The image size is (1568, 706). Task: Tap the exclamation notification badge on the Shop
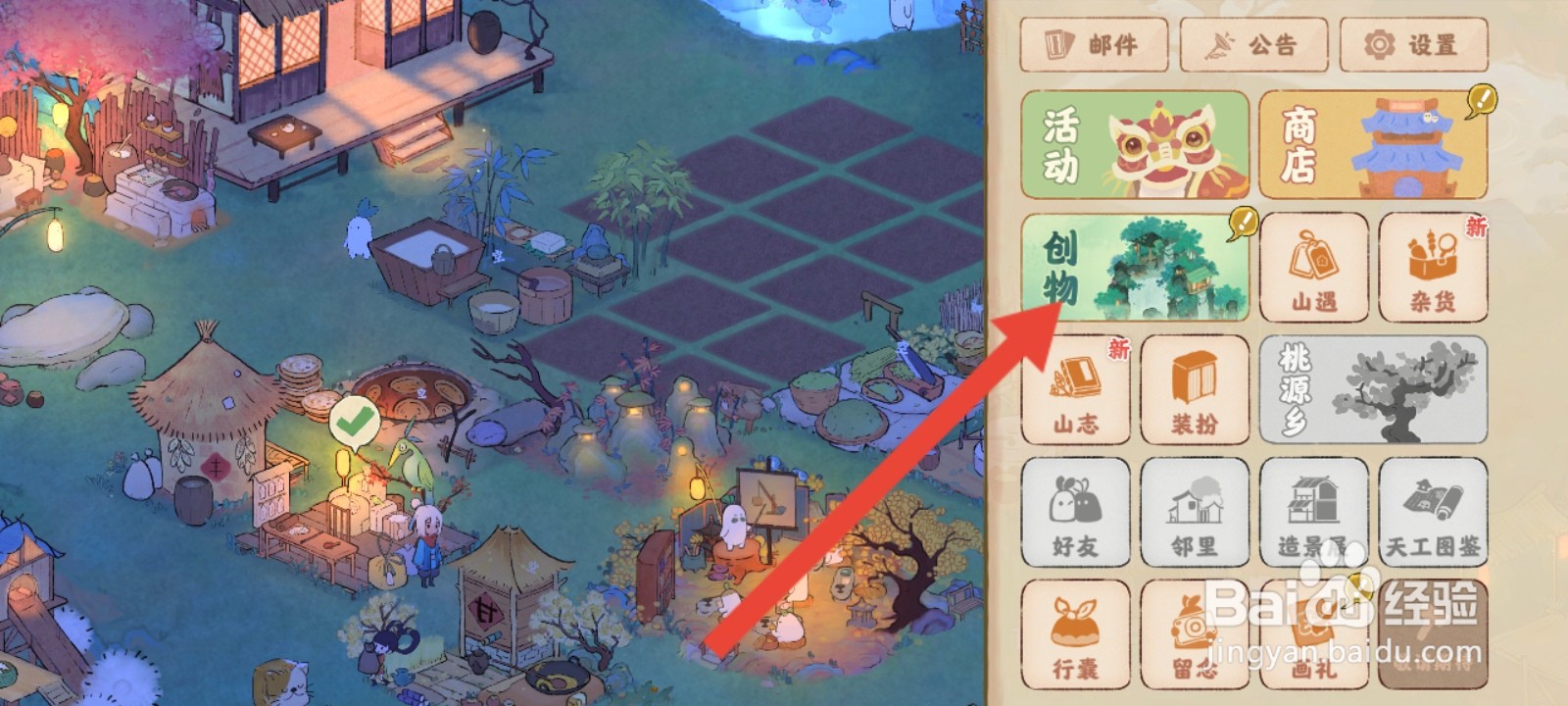[1481, 98]
